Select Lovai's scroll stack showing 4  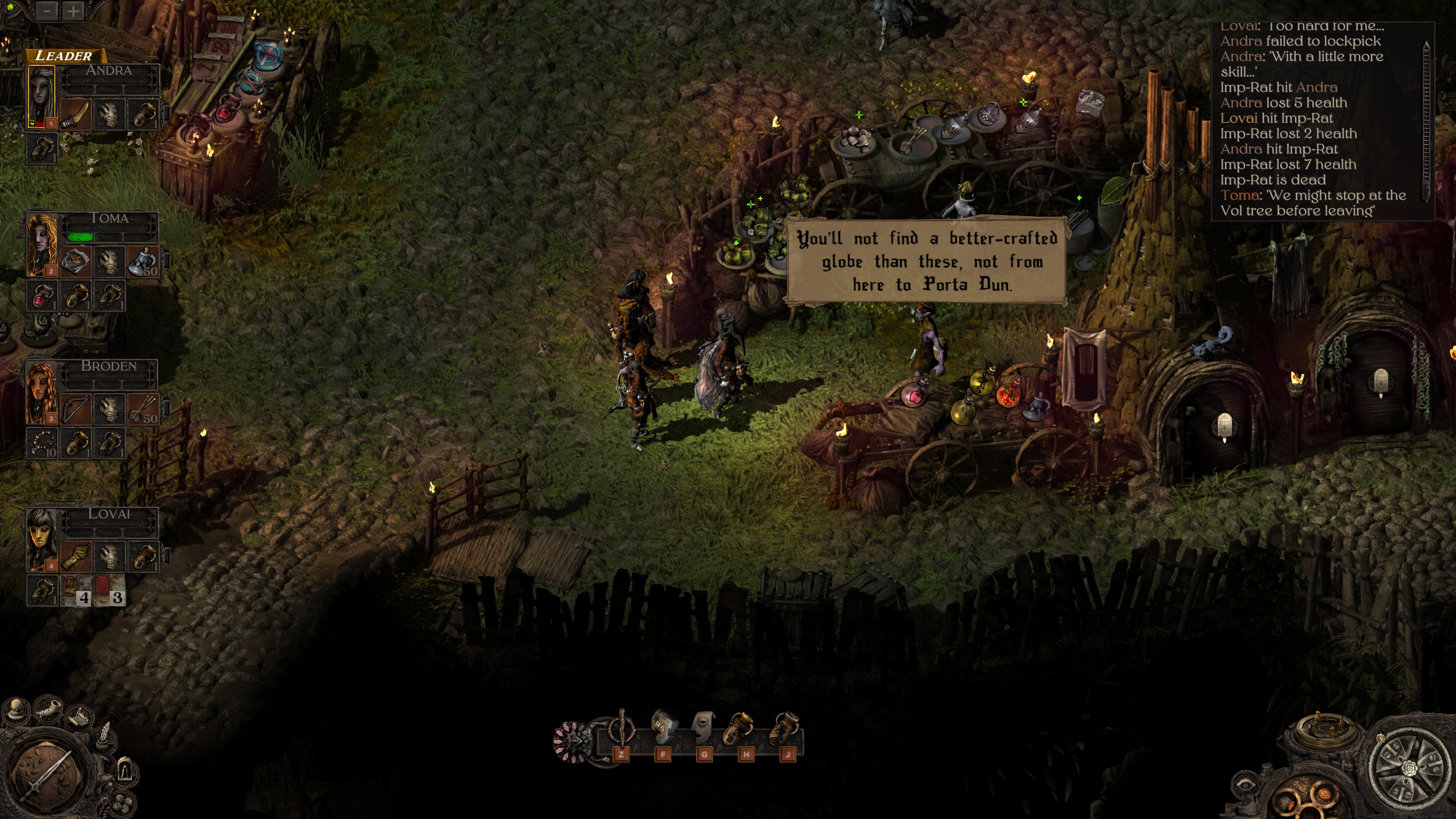(76, 591)
